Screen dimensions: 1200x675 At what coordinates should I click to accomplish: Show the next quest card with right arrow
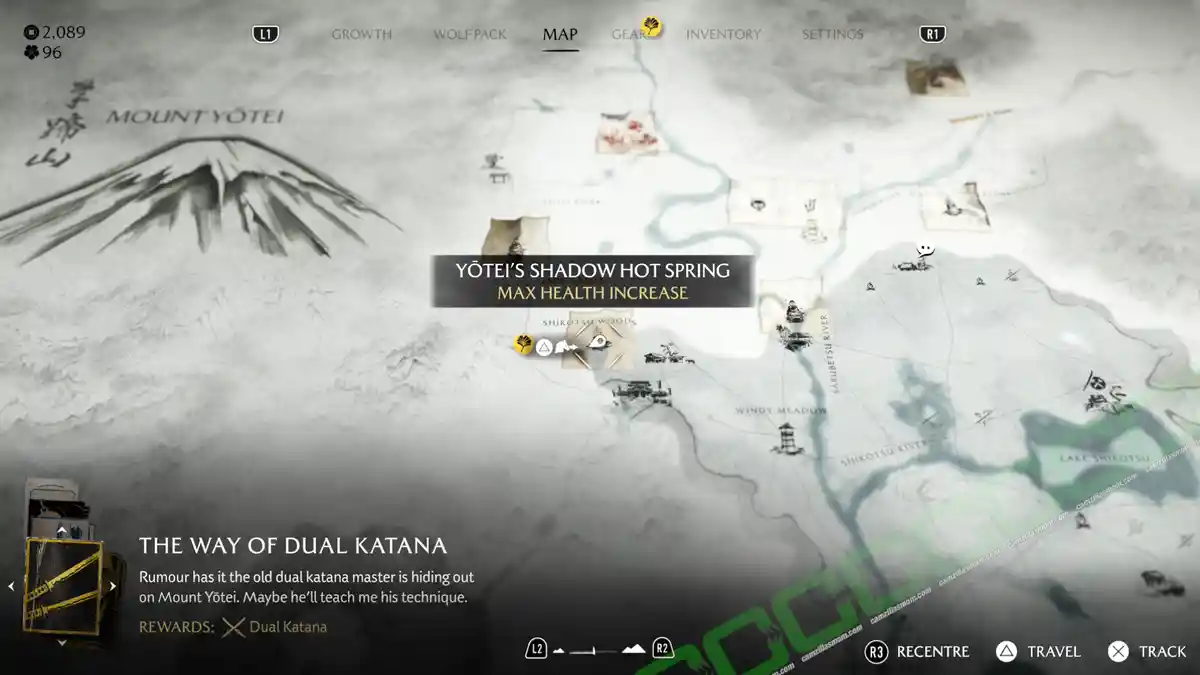click(113, 587)
